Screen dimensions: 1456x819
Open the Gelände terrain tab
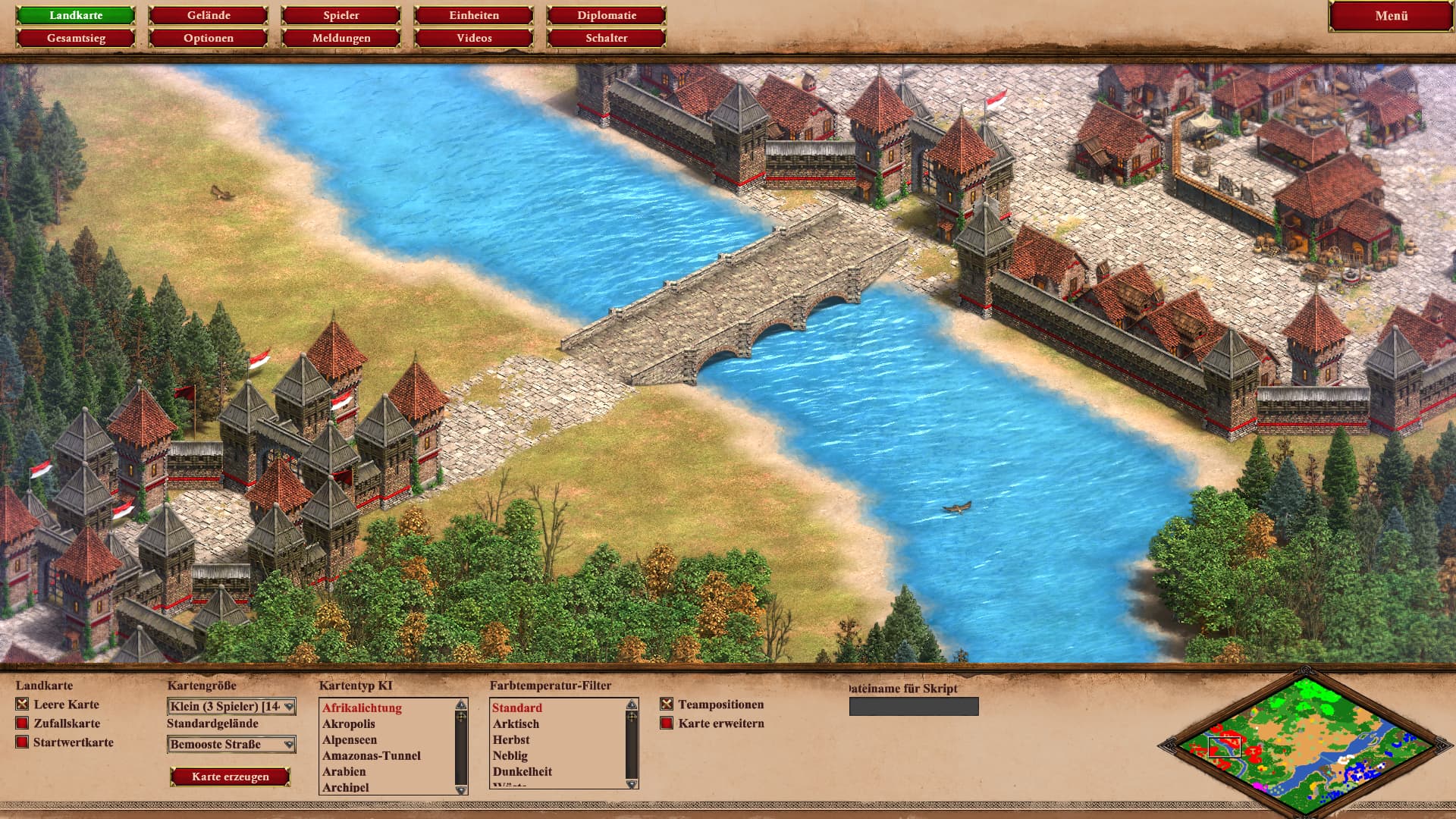(x=209, y=15)
